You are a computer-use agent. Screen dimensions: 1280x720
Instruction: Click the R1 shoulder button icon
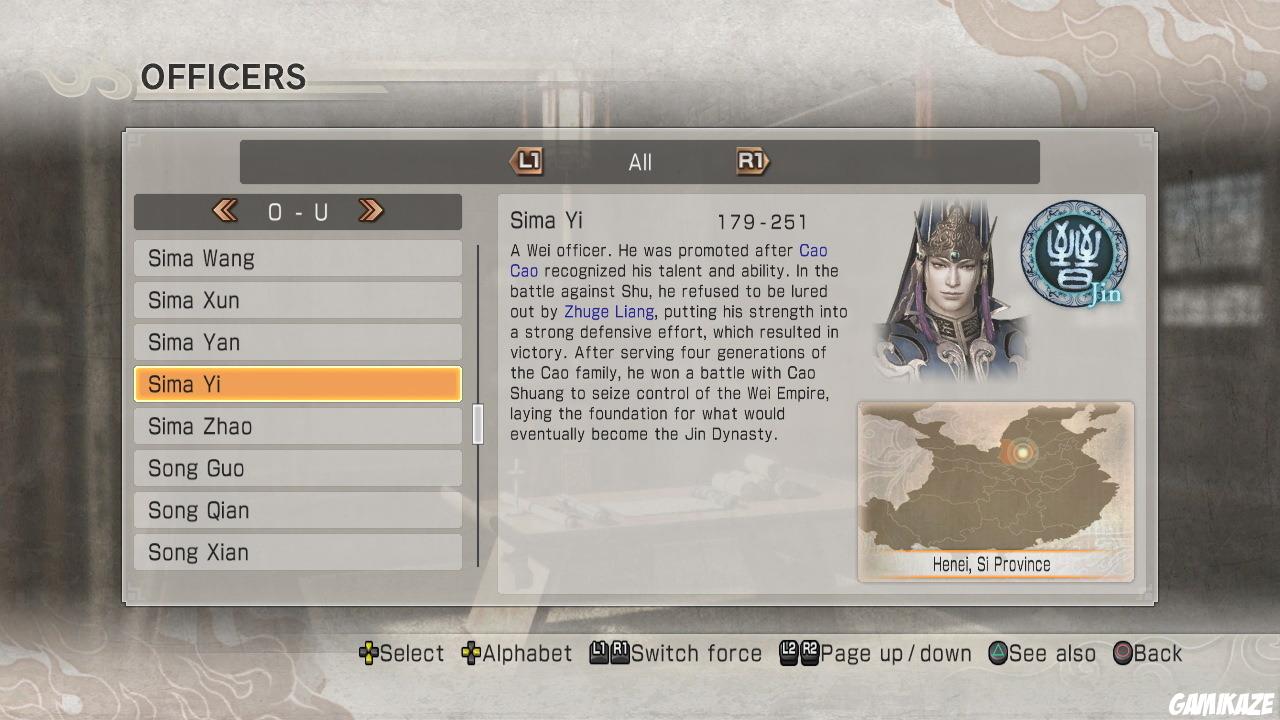coord(752,161)
